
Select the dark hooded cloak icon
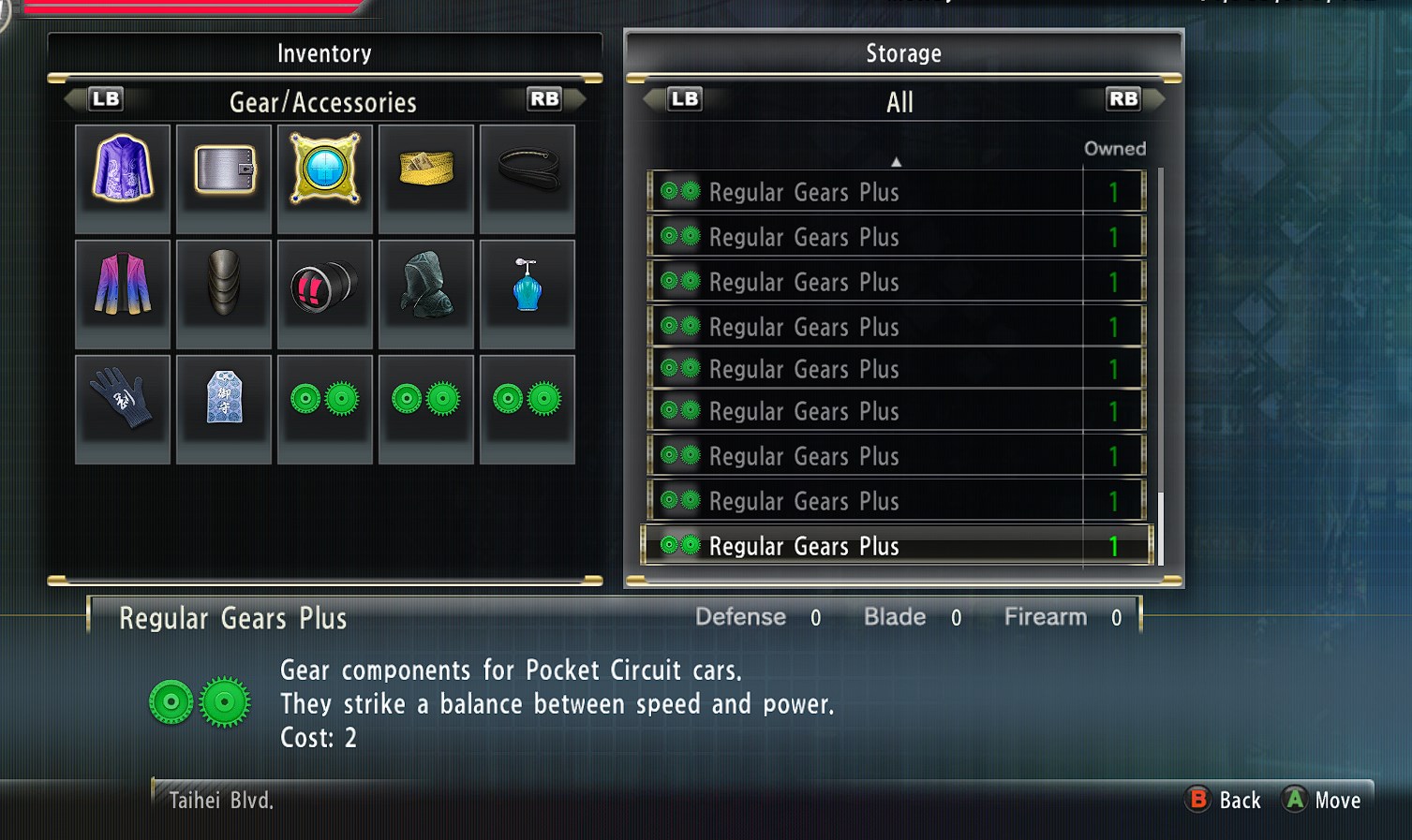(426, 292)
